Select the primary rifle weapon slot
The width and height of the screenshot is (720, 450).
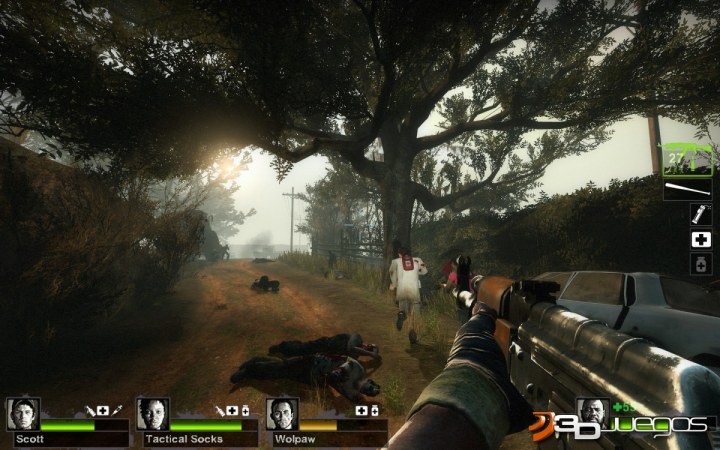[x=686, y=160]
